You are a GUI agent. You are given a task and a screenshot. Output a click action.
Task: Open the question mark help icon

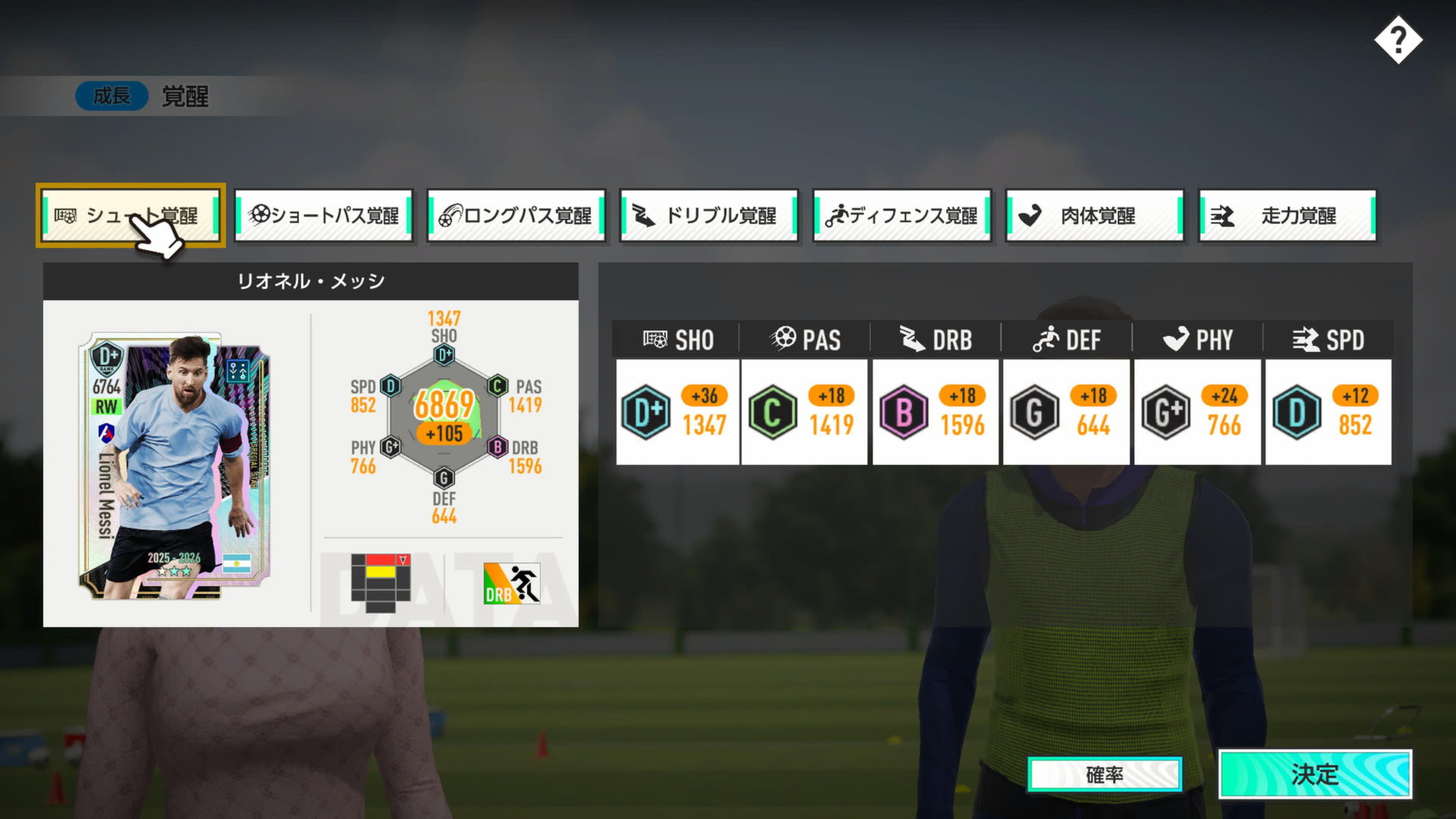coord(1398,40)
